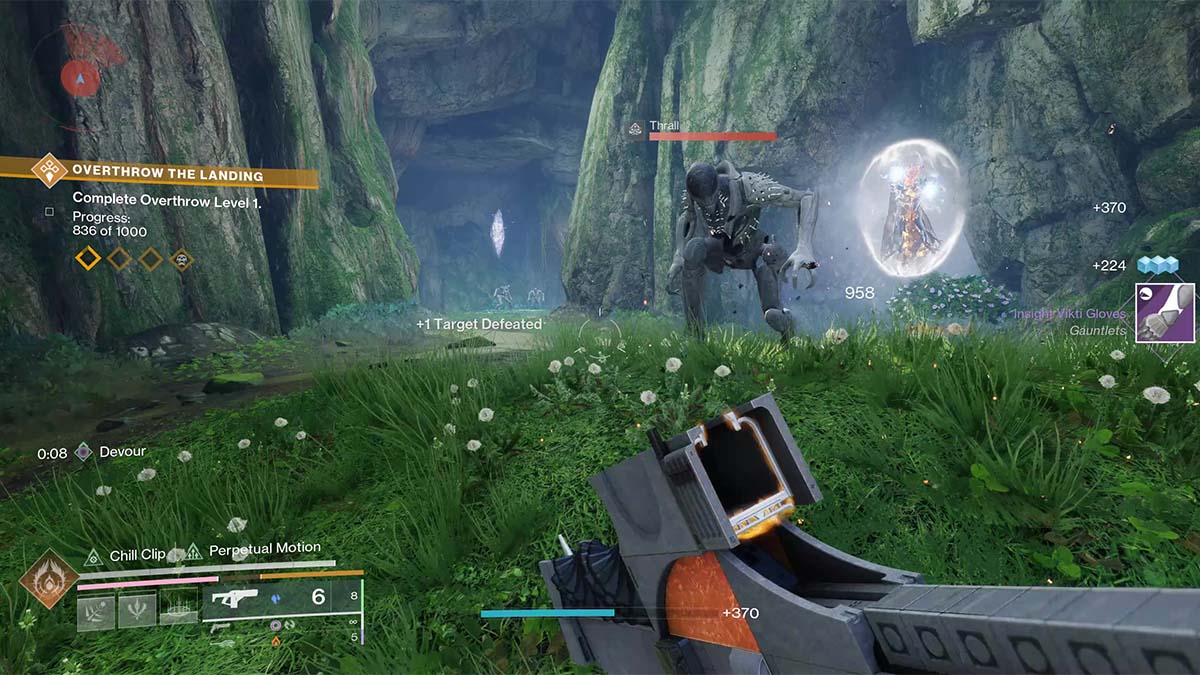The image size is (1200, 675).
Task: Click the Devour buff icon
Action: [x=84, y=452]
